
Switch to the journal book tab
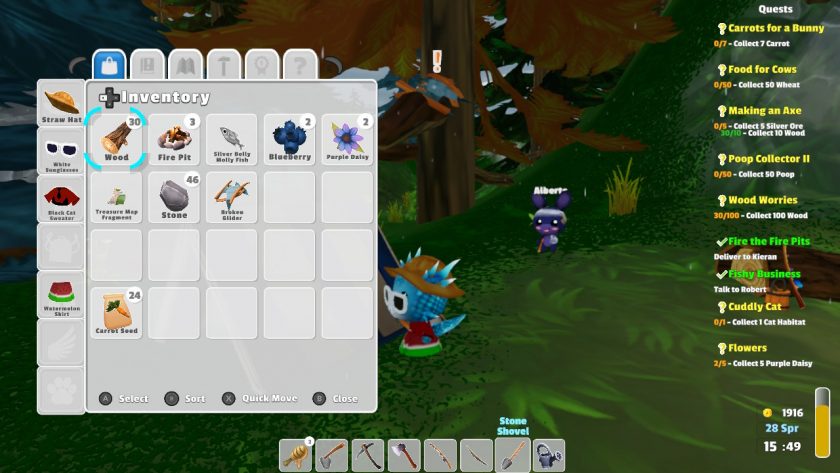coord(148,66)
